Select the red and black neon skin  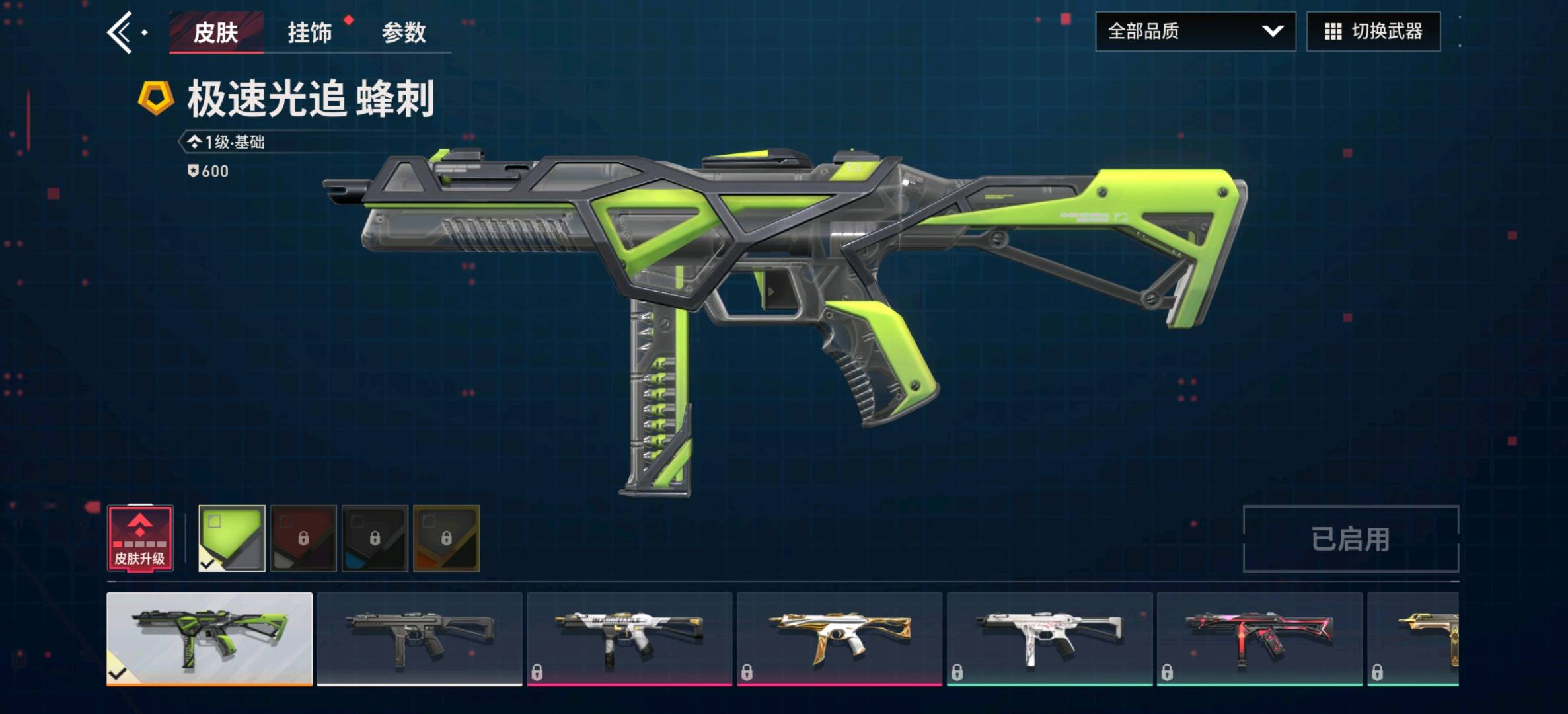1259,639
